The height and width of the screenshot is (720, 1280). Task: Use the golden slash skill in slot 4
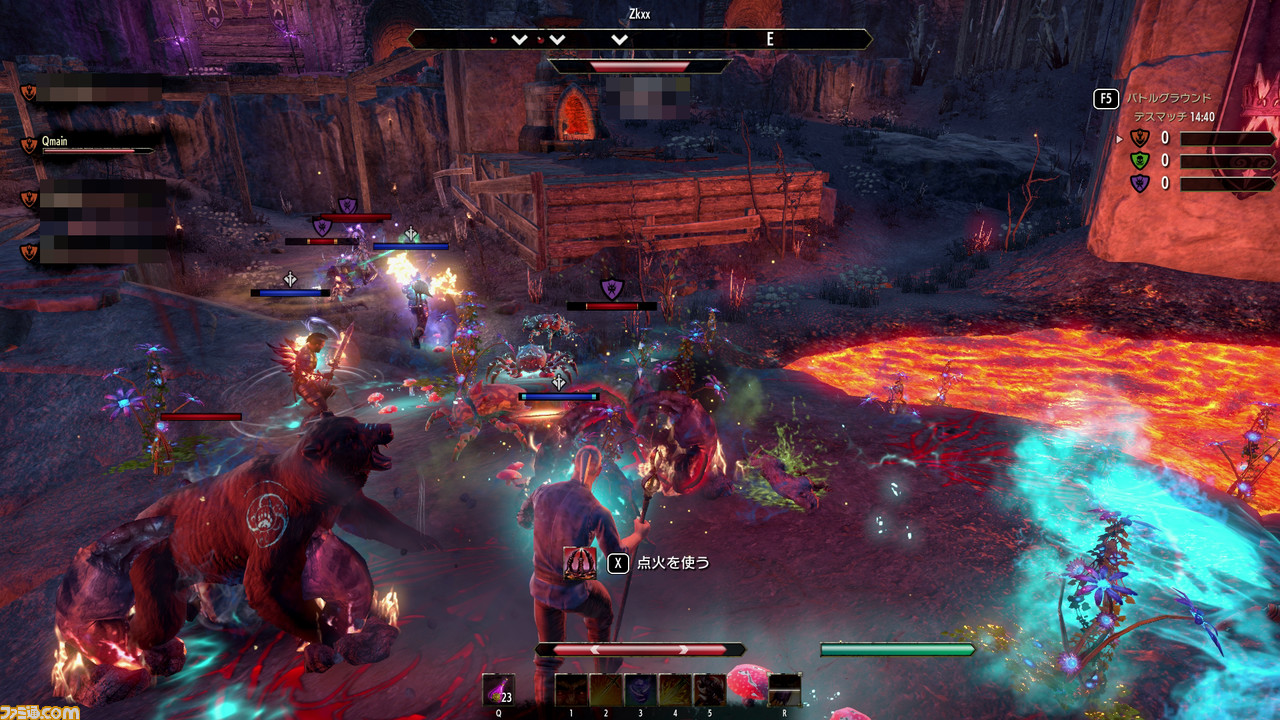click(x=675, y=689)
